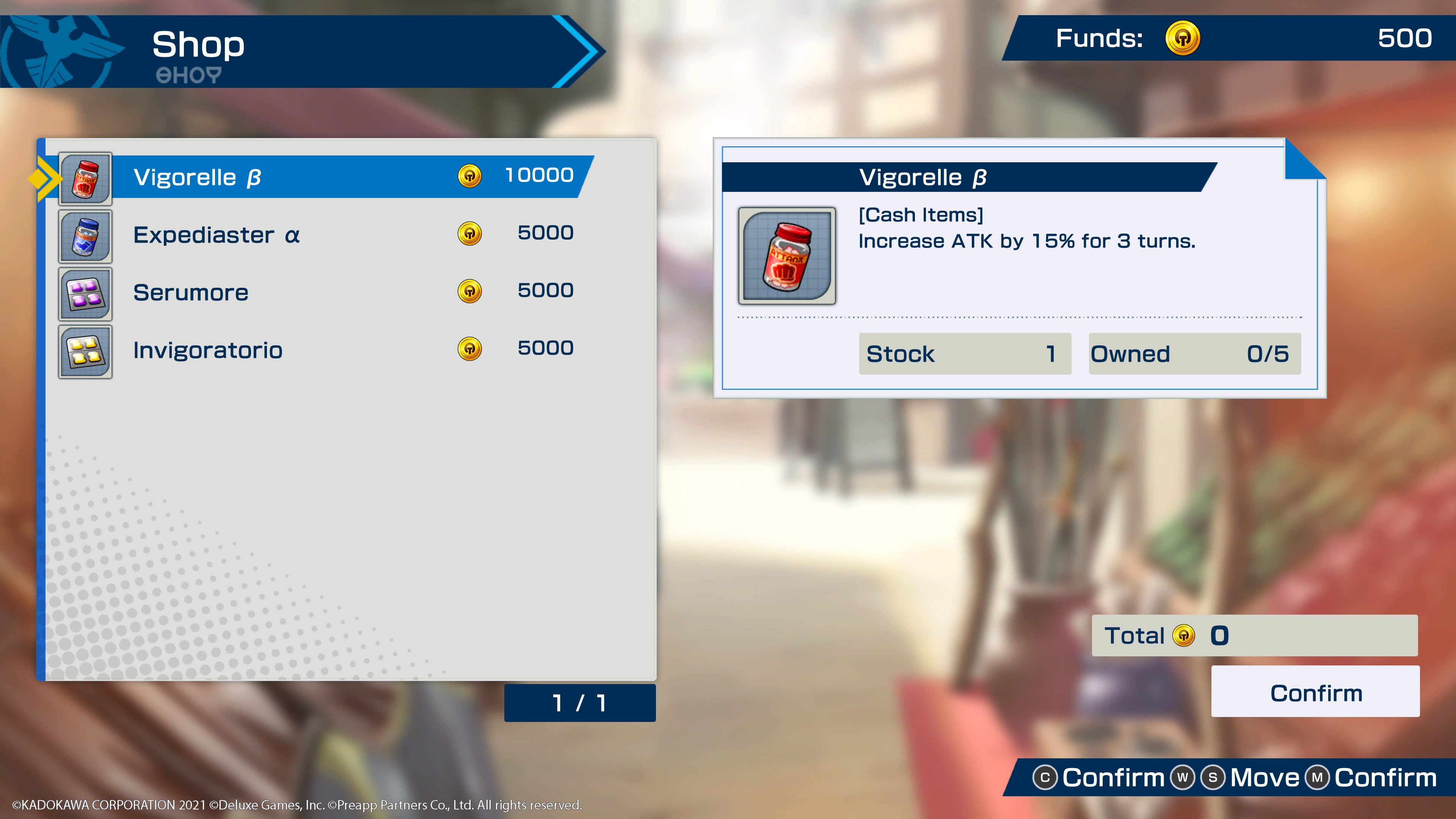The width and height of the screenshot is (1456, 819).
Task: Choose the Expediaster α shop entry
Action: tap(350, 235)
